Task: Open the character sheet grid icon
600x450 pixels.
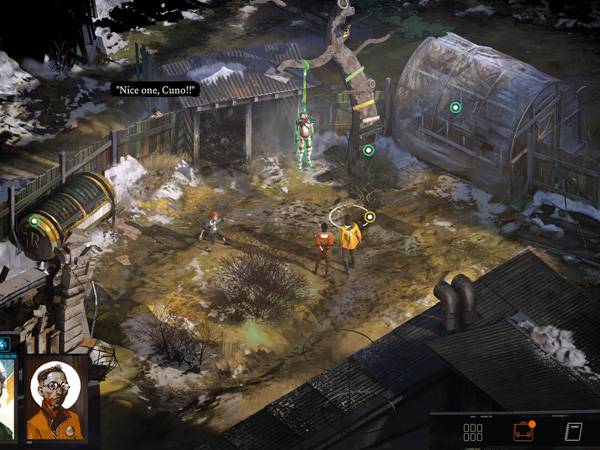Action: 473,432
